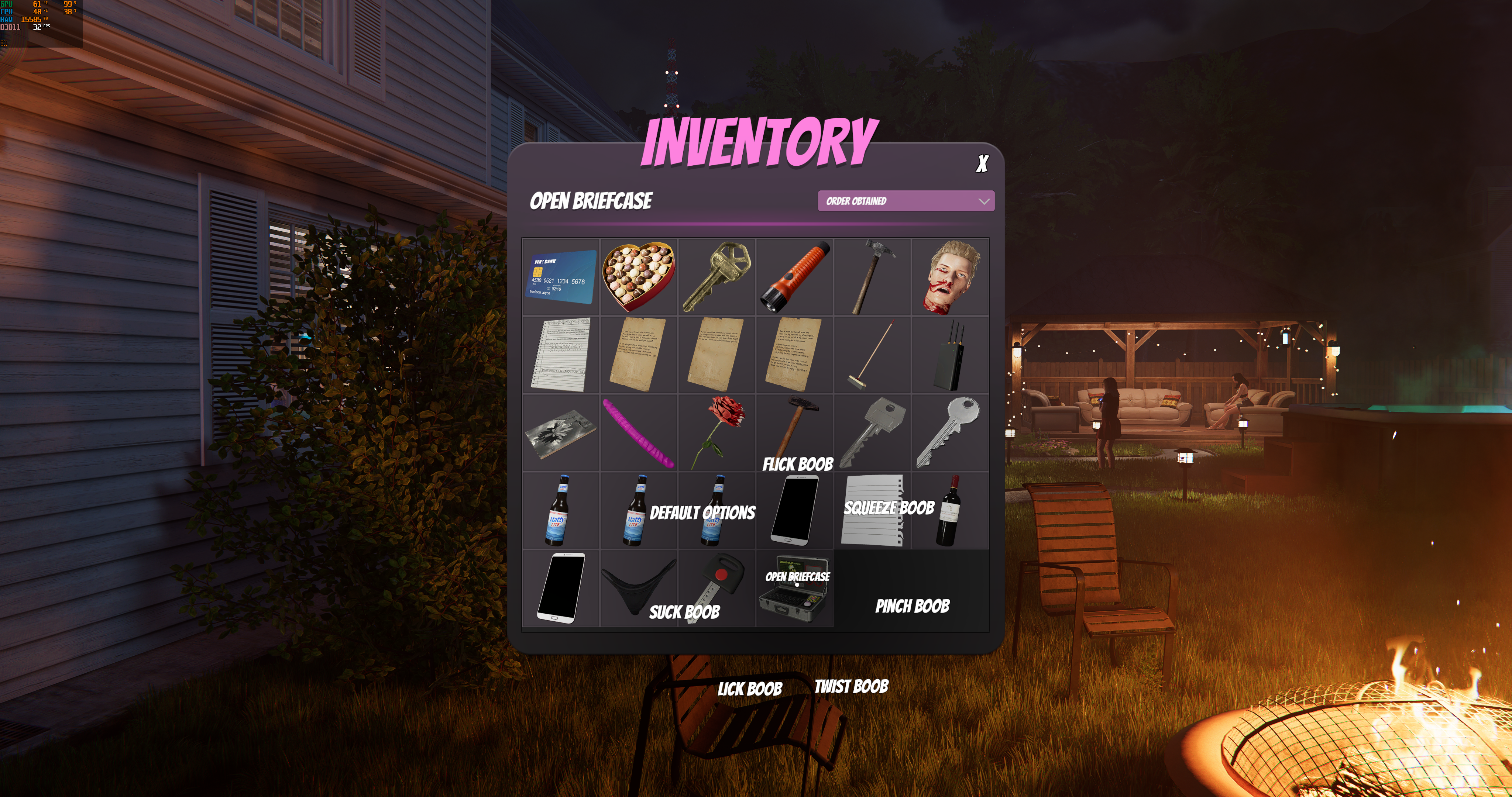Open the Order Obtained sort dropdown
This screenshot has width=1512, height=797.
(906, 201)
